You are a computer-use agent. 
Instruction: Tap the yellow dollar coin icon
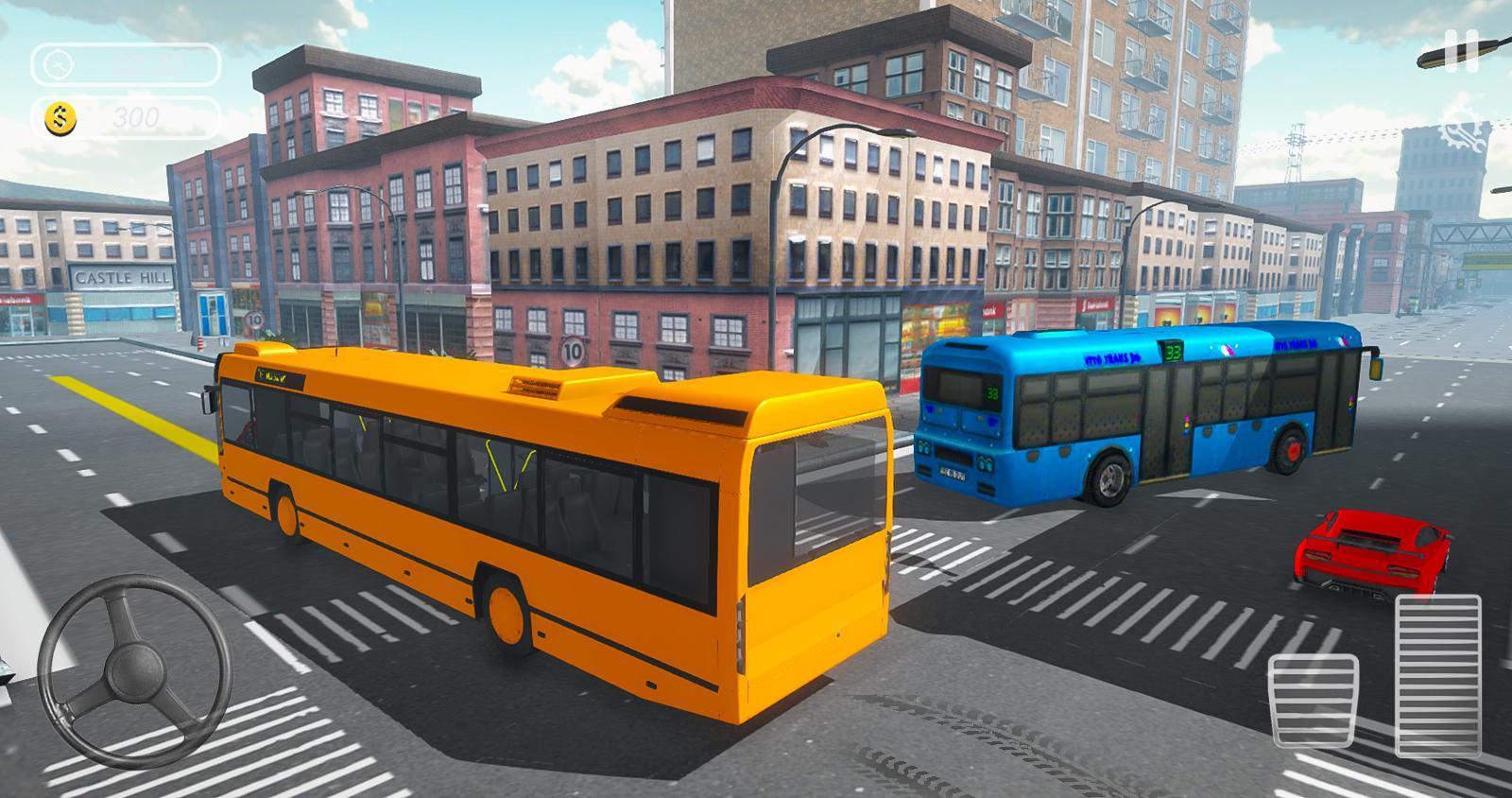pyautogui.click(x=59, y=117)
